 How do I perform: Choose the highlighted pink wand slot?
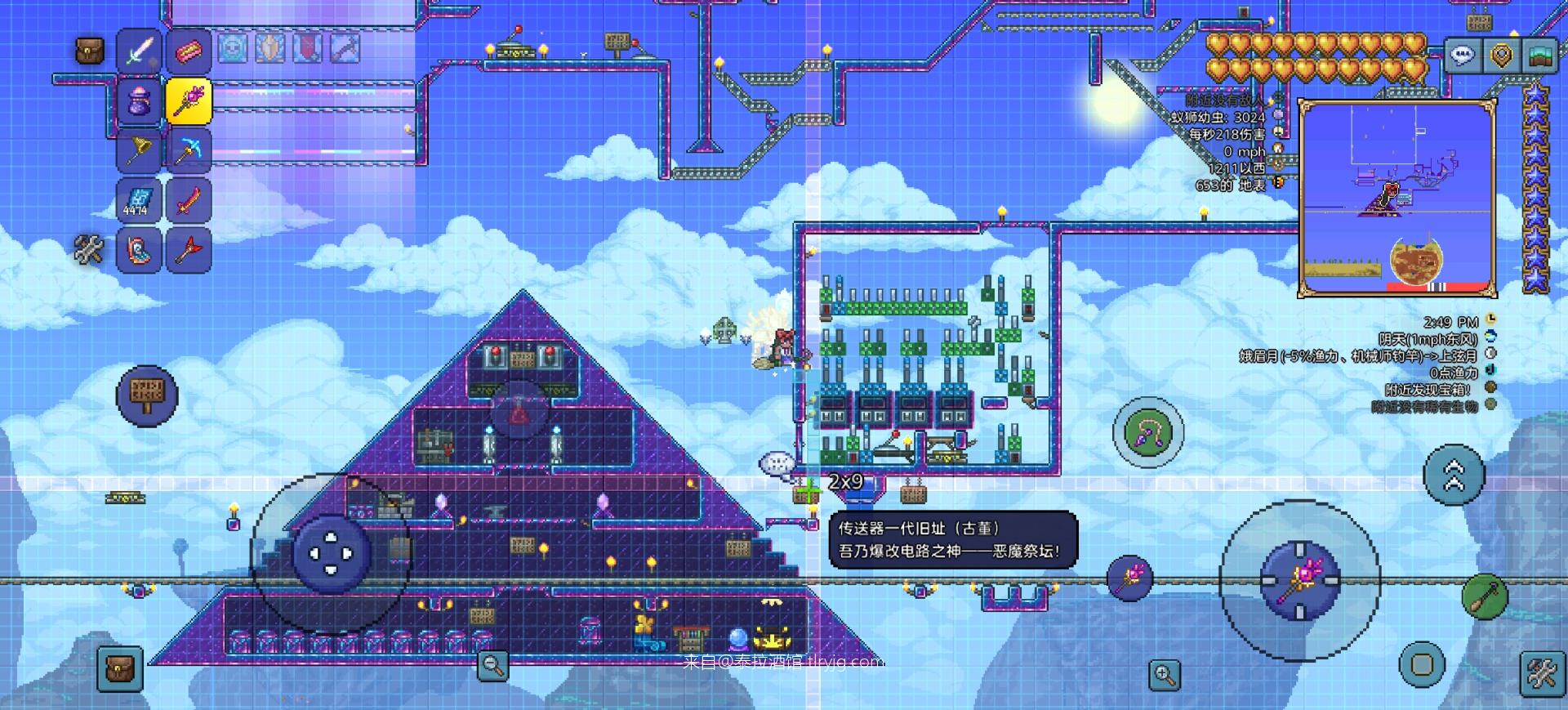189,101
